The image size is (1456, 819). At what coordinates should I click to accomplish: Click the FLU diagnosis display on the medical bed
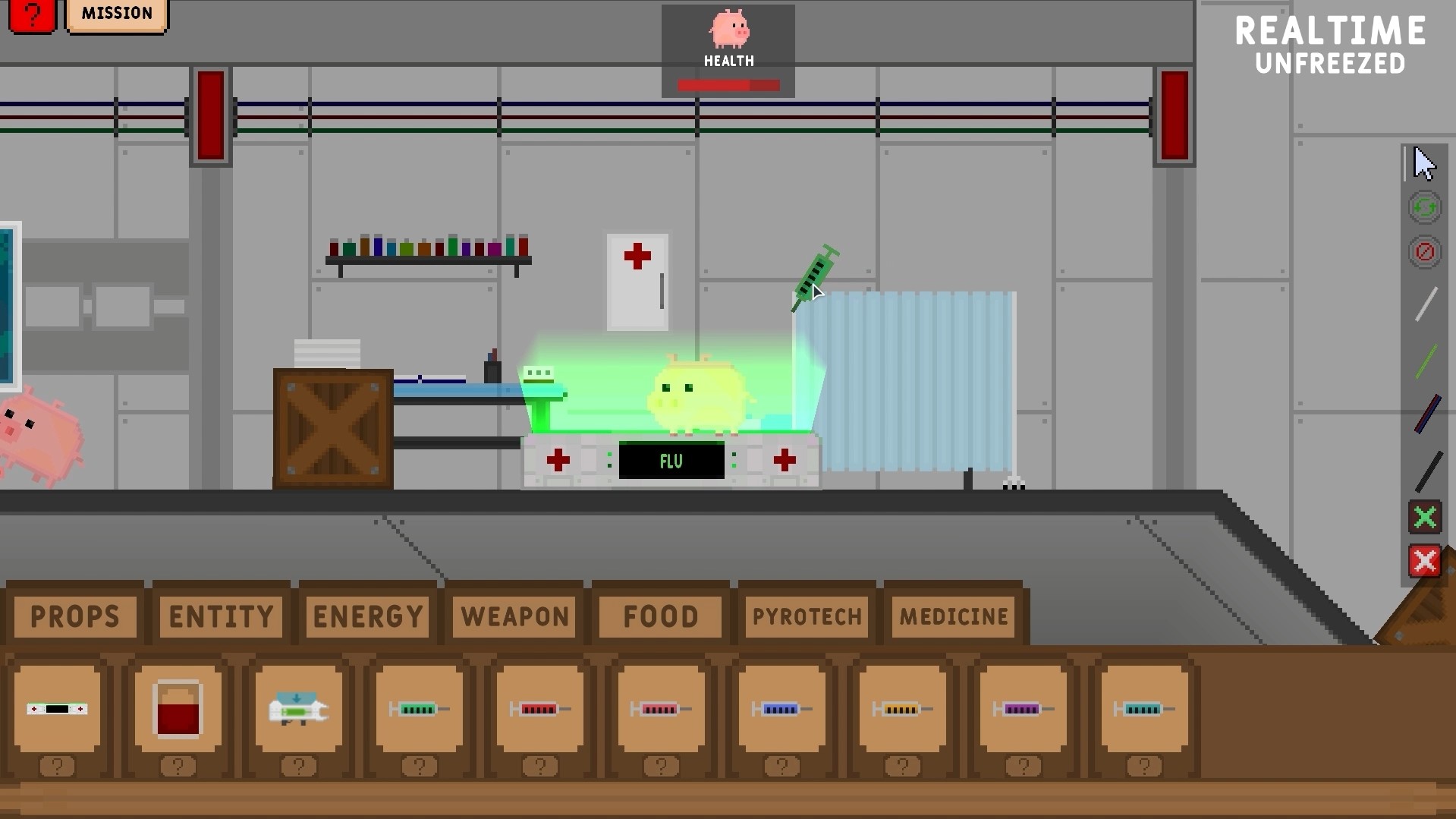[x=671, y=461]
